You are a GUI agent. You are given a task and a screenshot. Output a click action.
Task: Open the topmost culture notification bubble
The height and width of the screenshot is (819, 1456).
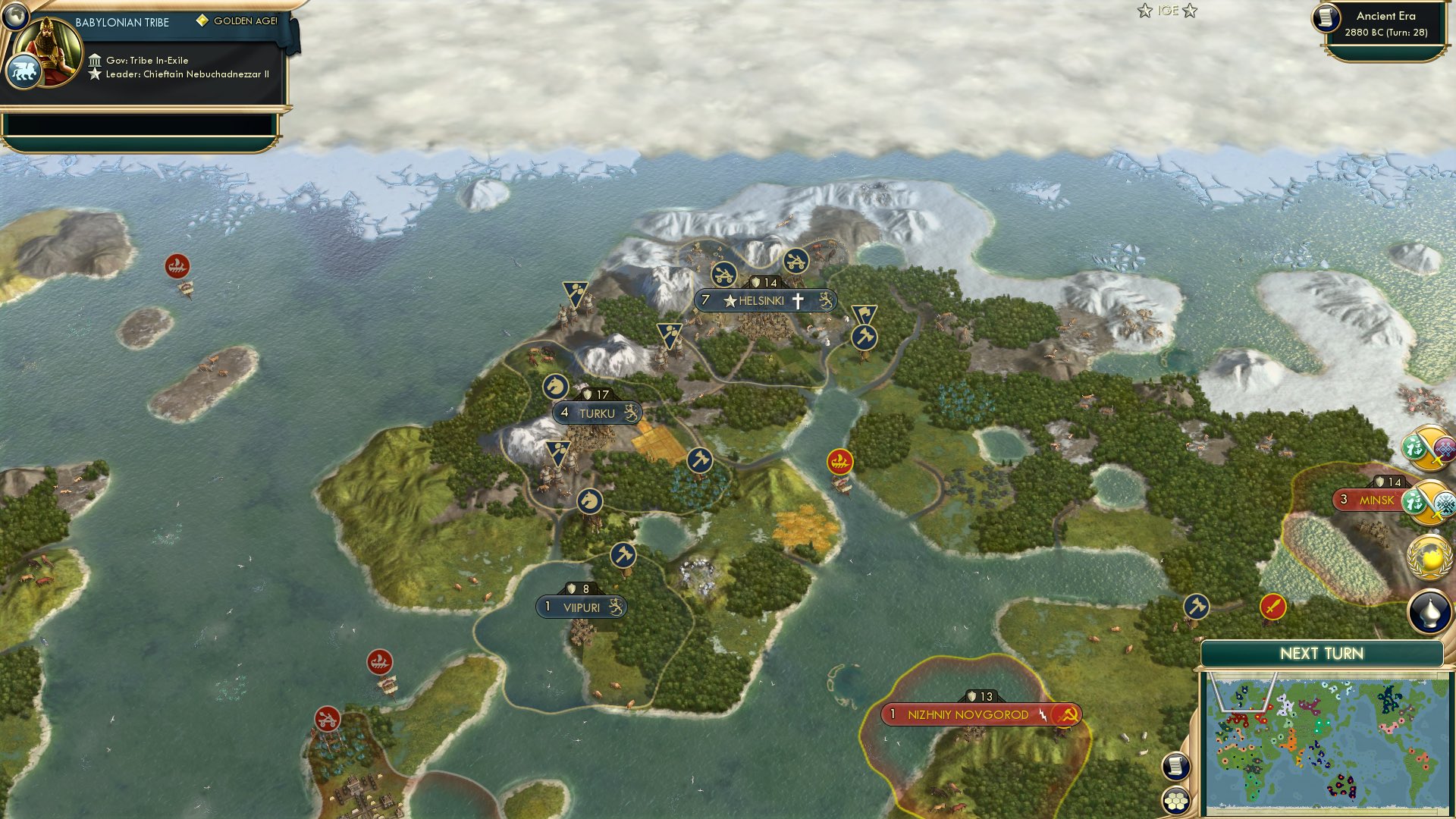[x=1429, y=450]
